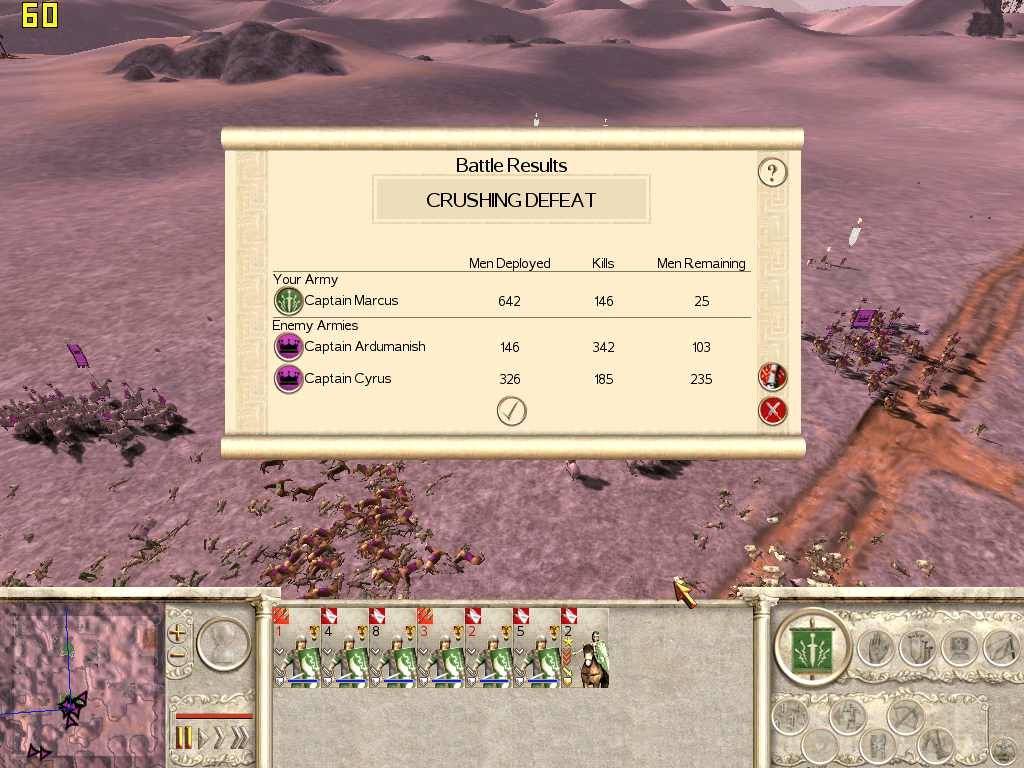Viewport: 1024px width, 768px height.
Task: Click the red scroll button on the results panel
Action: [772, 377]
